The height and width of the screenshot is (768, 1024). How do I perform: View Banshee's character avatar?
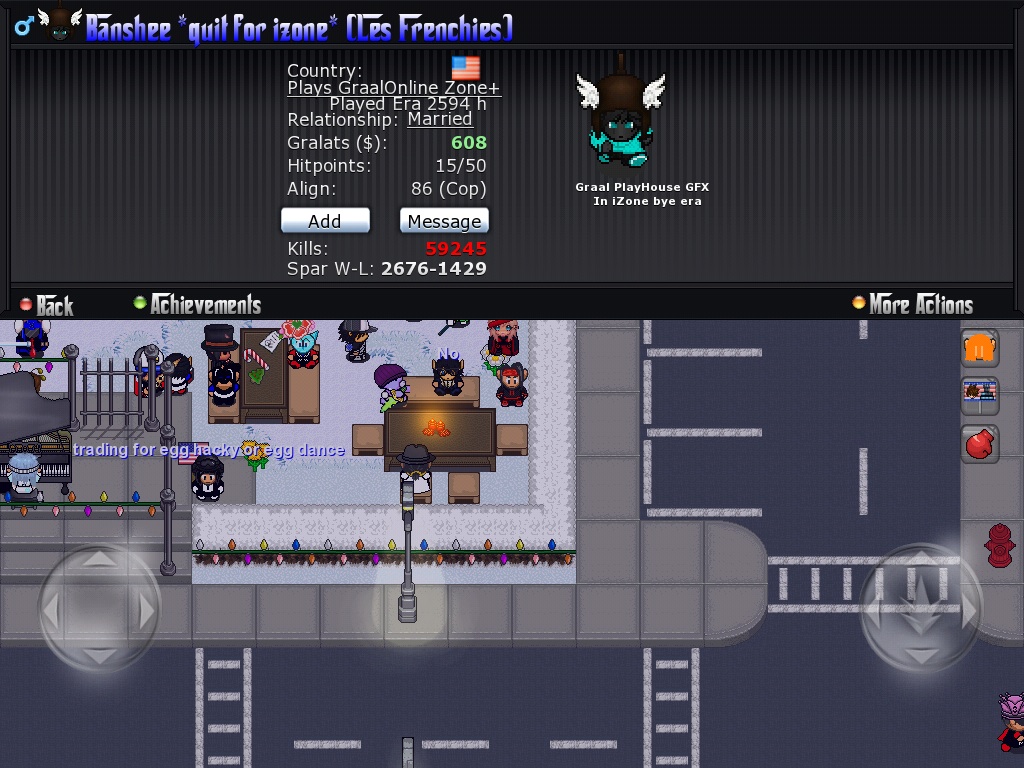pos(621,120)
